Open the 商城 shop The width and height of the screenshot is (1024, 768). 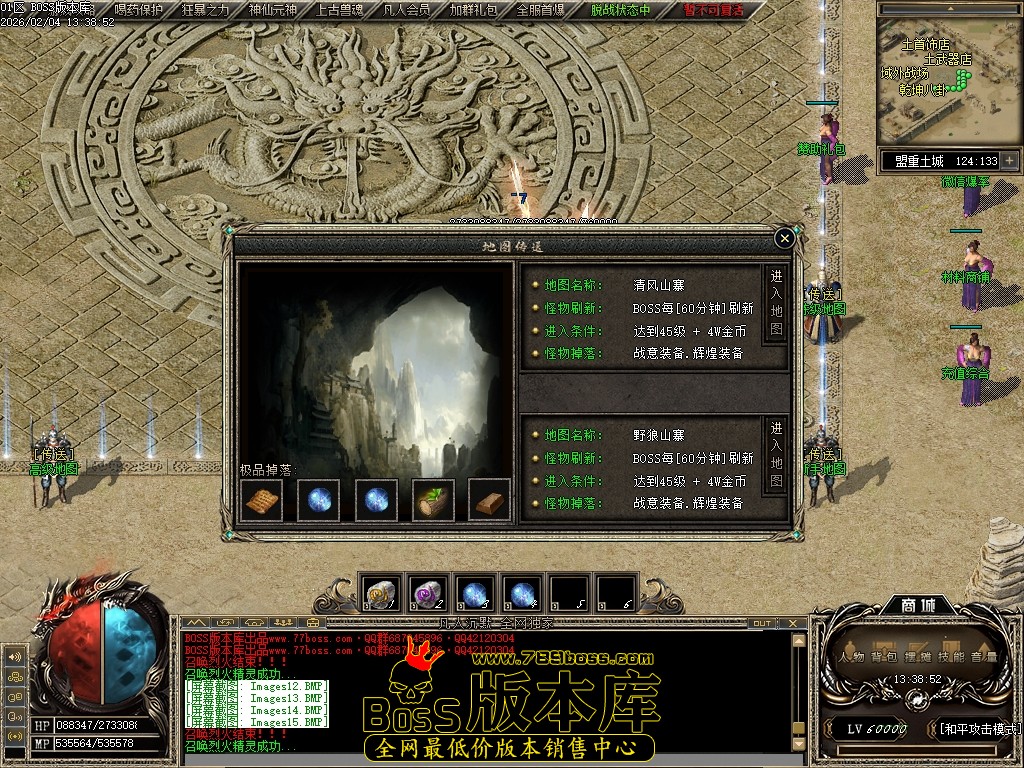[917, 605]
